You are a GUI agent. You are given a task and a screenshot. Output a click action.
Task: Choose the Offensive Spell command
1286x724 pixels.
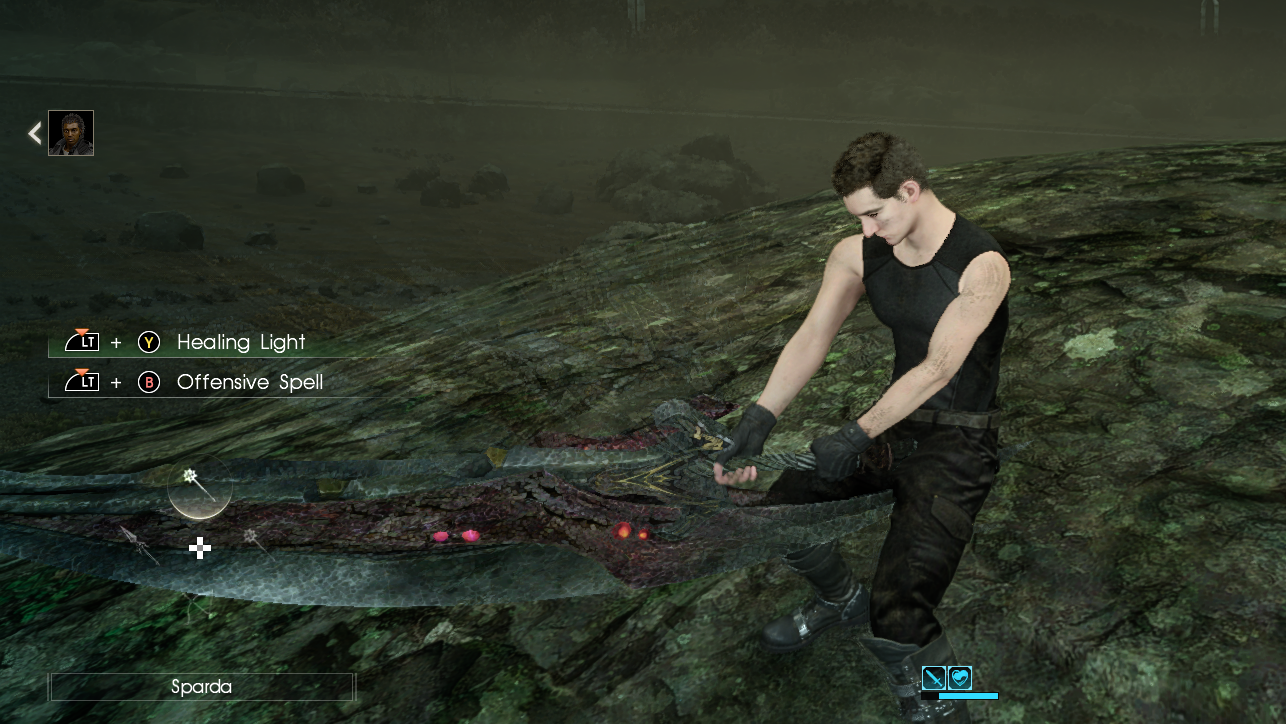pyautogui.click(x=249, y=382)
